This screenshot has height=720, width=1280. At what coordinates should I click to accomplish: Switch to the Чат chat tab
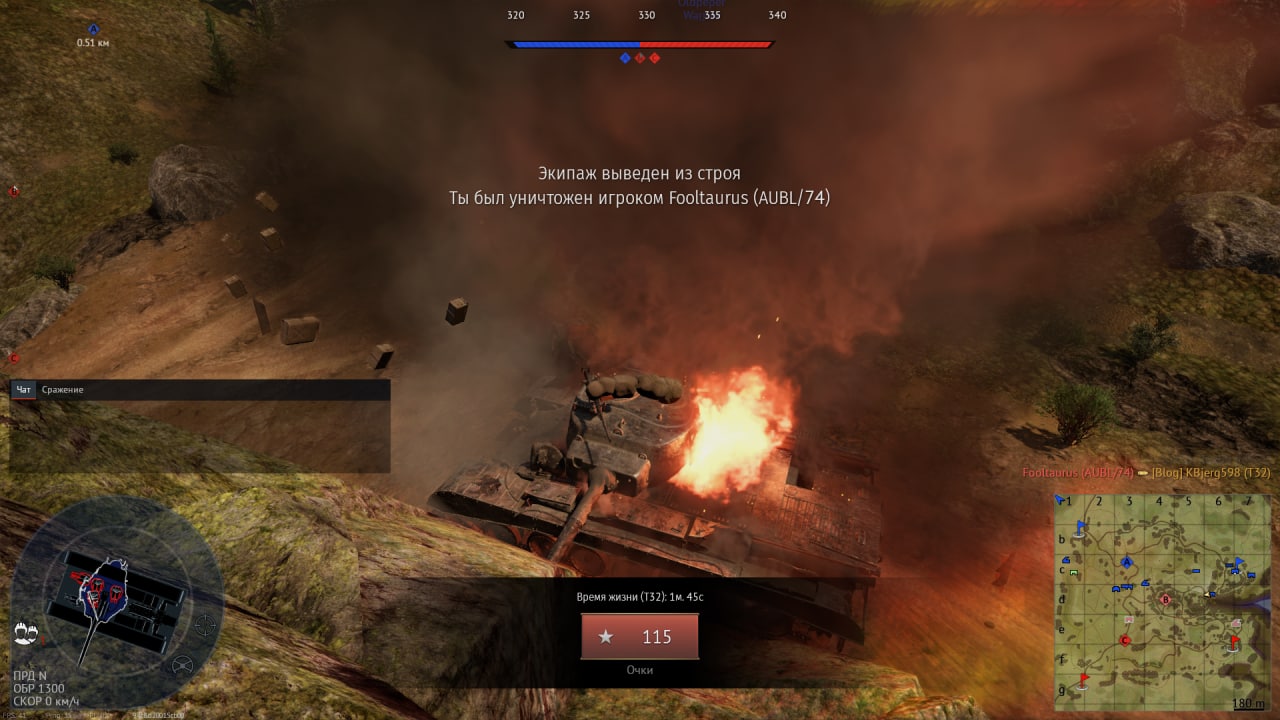[24, 389]
